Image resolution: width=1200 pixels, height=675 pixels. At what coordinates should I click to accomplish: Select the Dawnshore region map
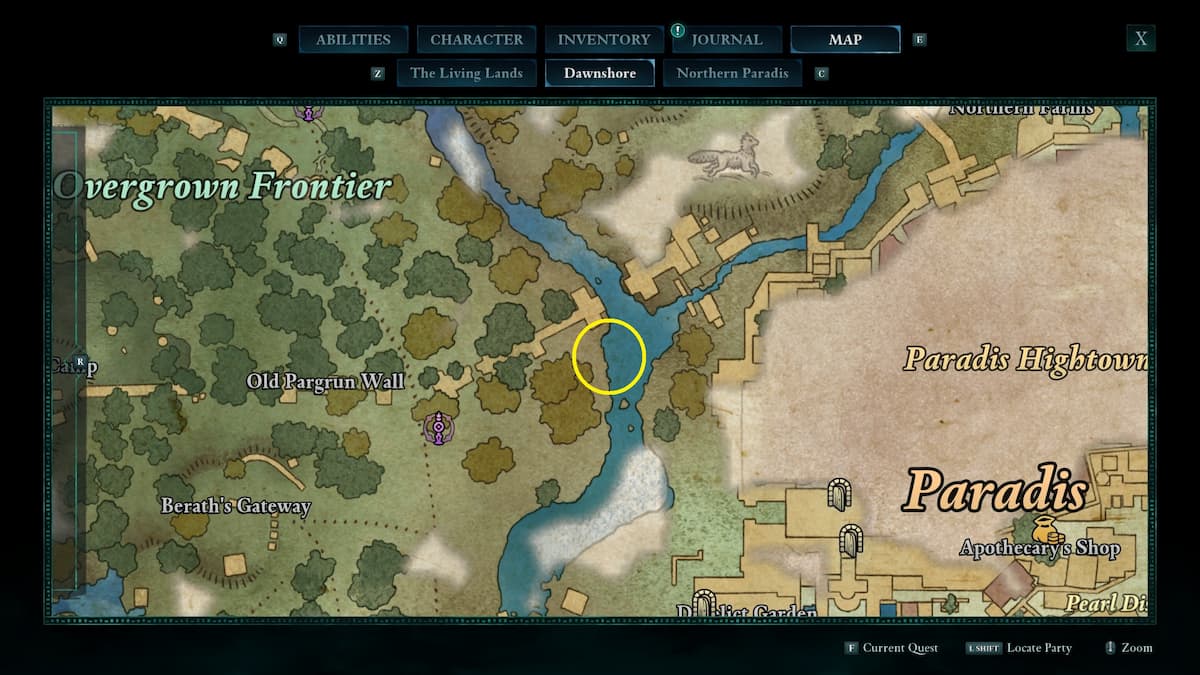[599, 73]
